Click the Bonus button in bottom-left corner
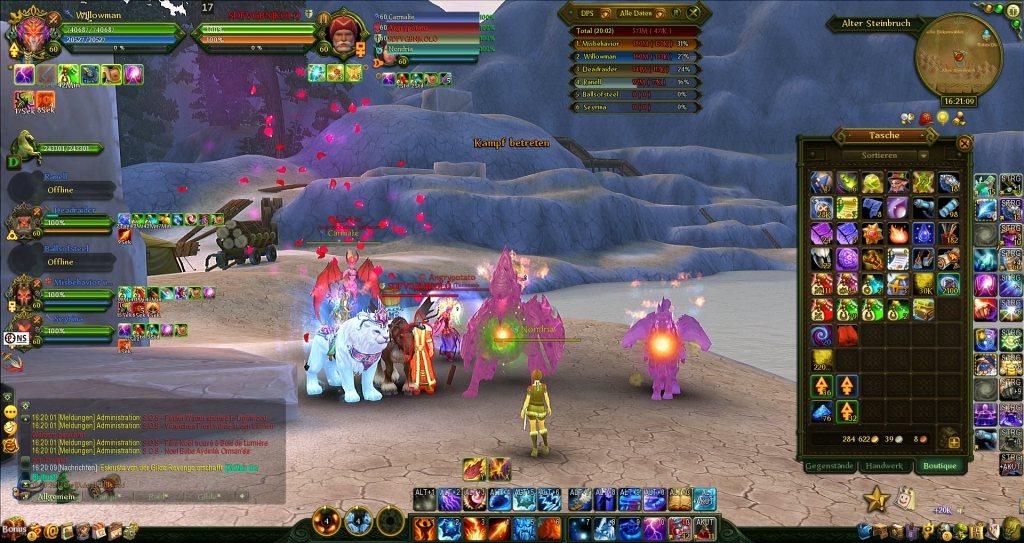1024x543 pixels. click(x=15, y=527)
